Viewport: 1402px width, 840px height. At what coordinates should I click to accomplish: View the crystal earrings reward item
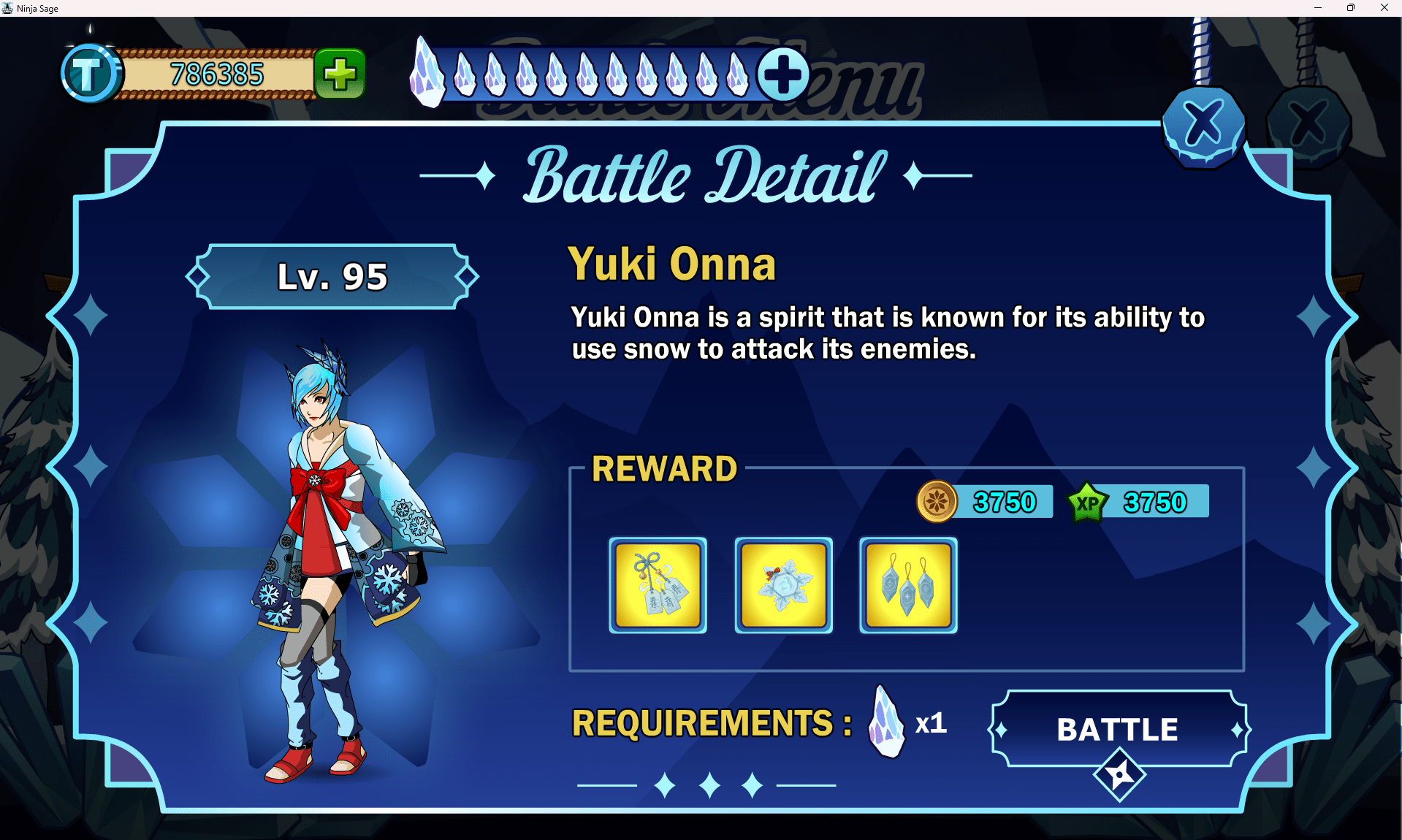tap(908, 585)
